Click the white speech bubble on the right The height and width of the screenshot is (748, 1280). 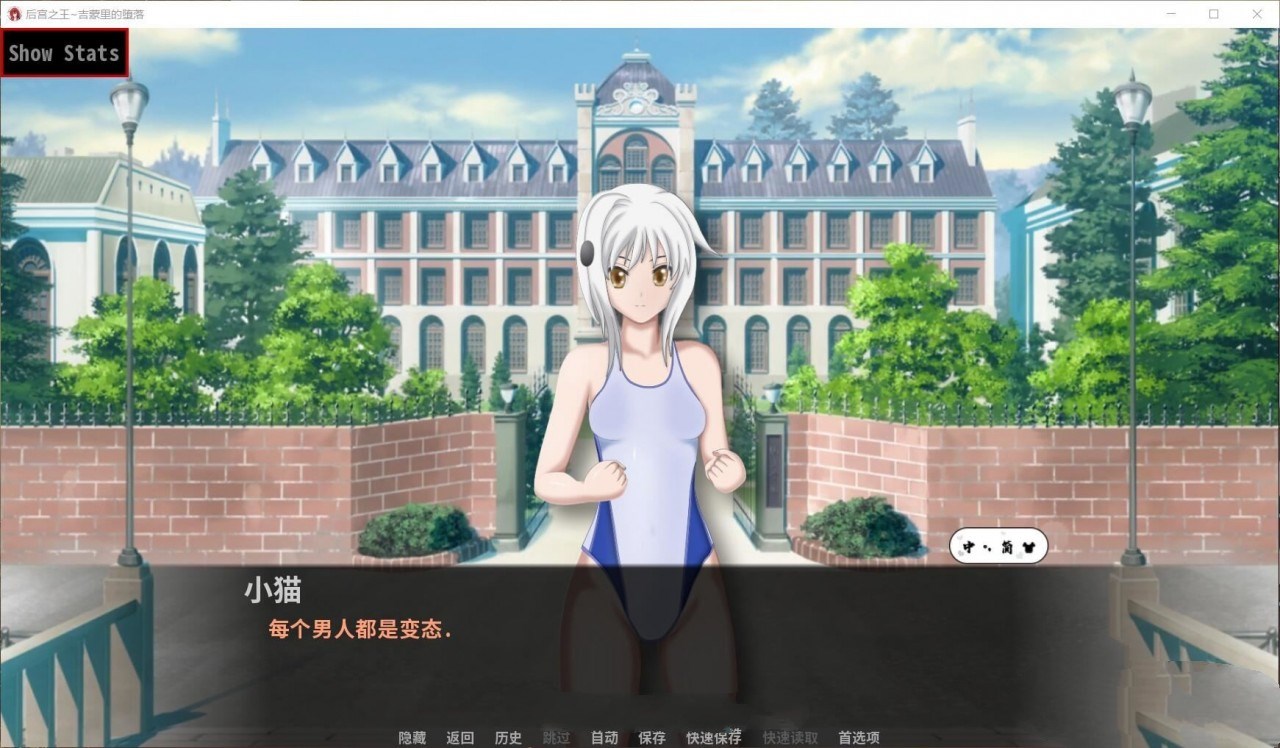click(x=1000, y=547)
